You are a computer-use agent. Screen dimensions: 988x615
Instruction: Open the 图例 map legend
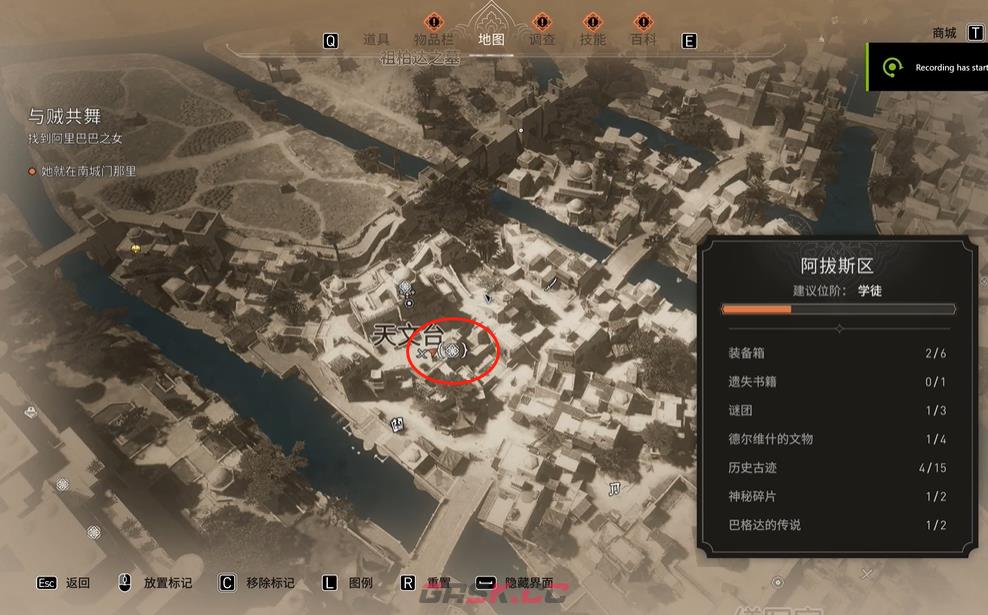(x=361, y=582)
